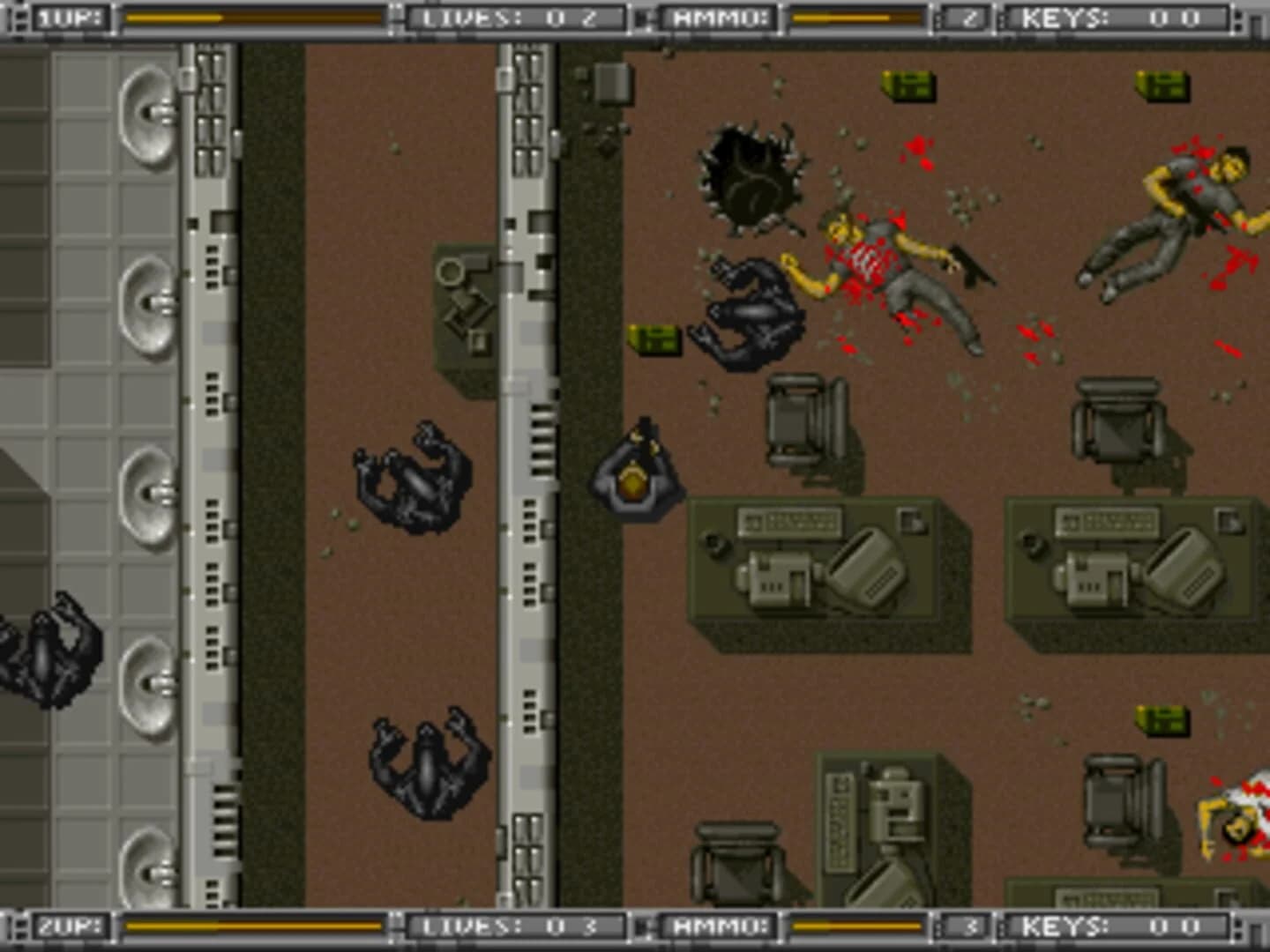Target the alien crawling near the dead soldier
Screen dimensions: 1270x952
[x=754, y=309]
